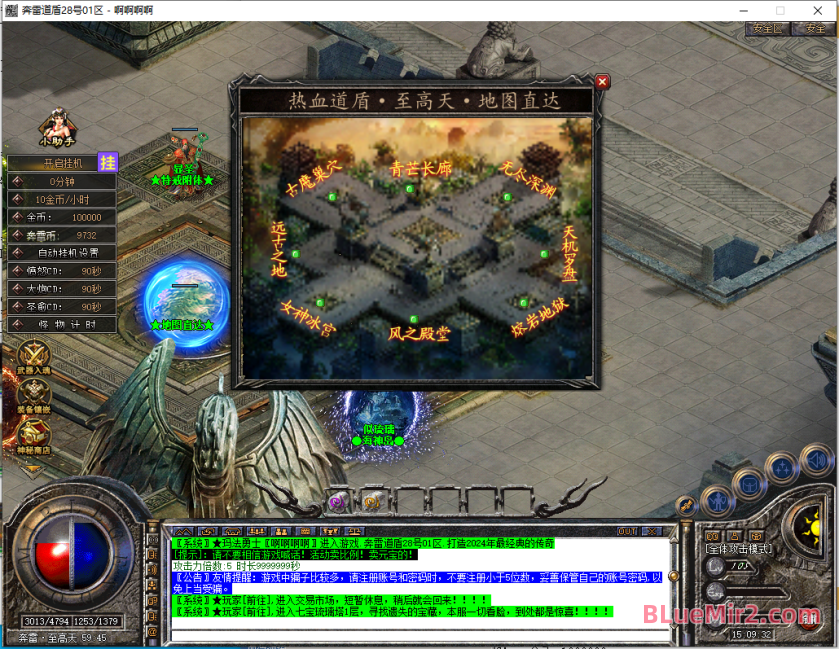Screen dimensions: 839x649
Task: Click the chat message input box
Action: (415, 633)
